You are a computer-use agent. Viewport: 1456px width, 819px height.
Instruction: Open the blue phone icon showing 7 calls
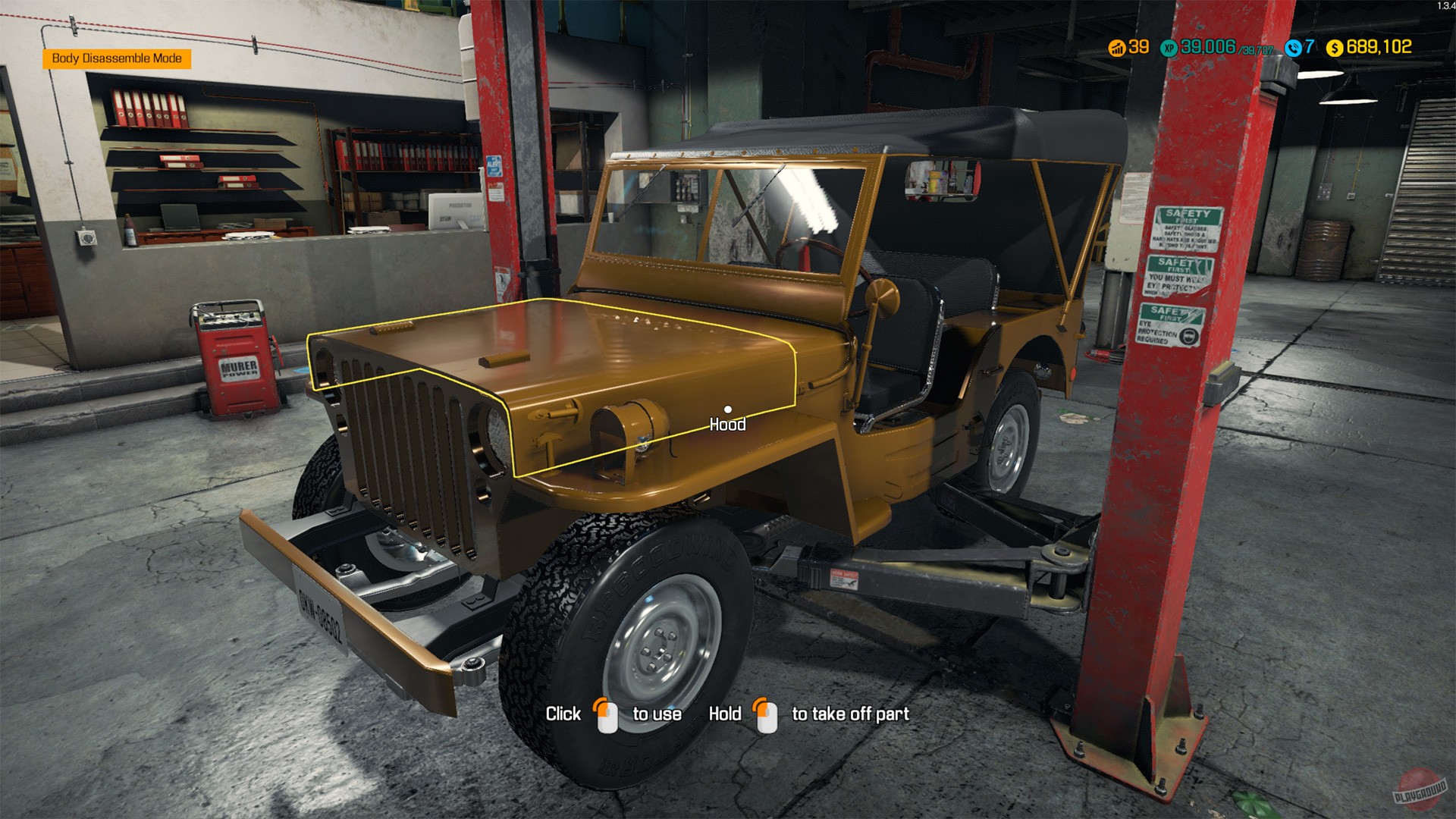point(1294,49)
